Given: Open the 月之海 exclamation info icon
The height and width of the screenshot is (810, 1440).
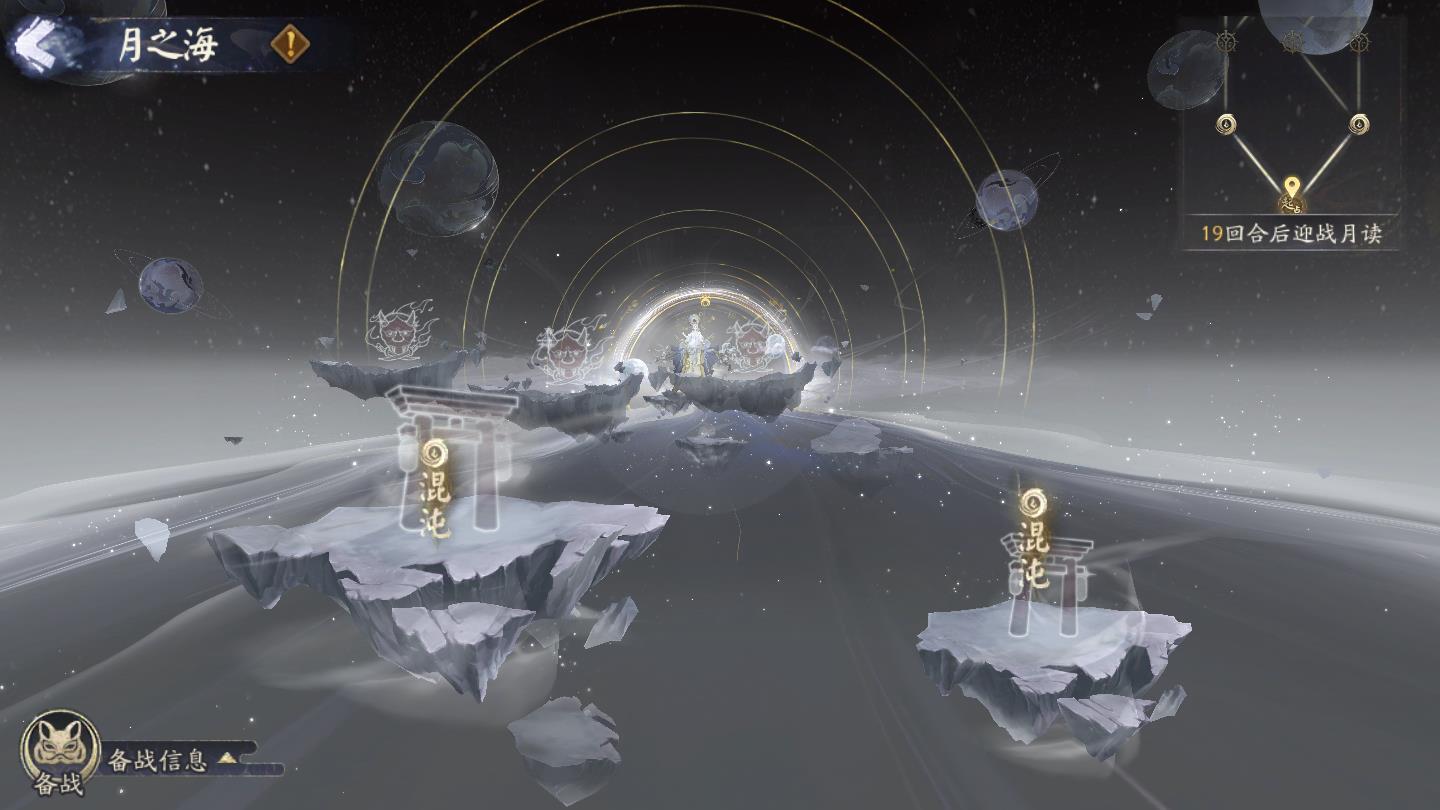Looking at the screenshot, I should click(290, 44).
